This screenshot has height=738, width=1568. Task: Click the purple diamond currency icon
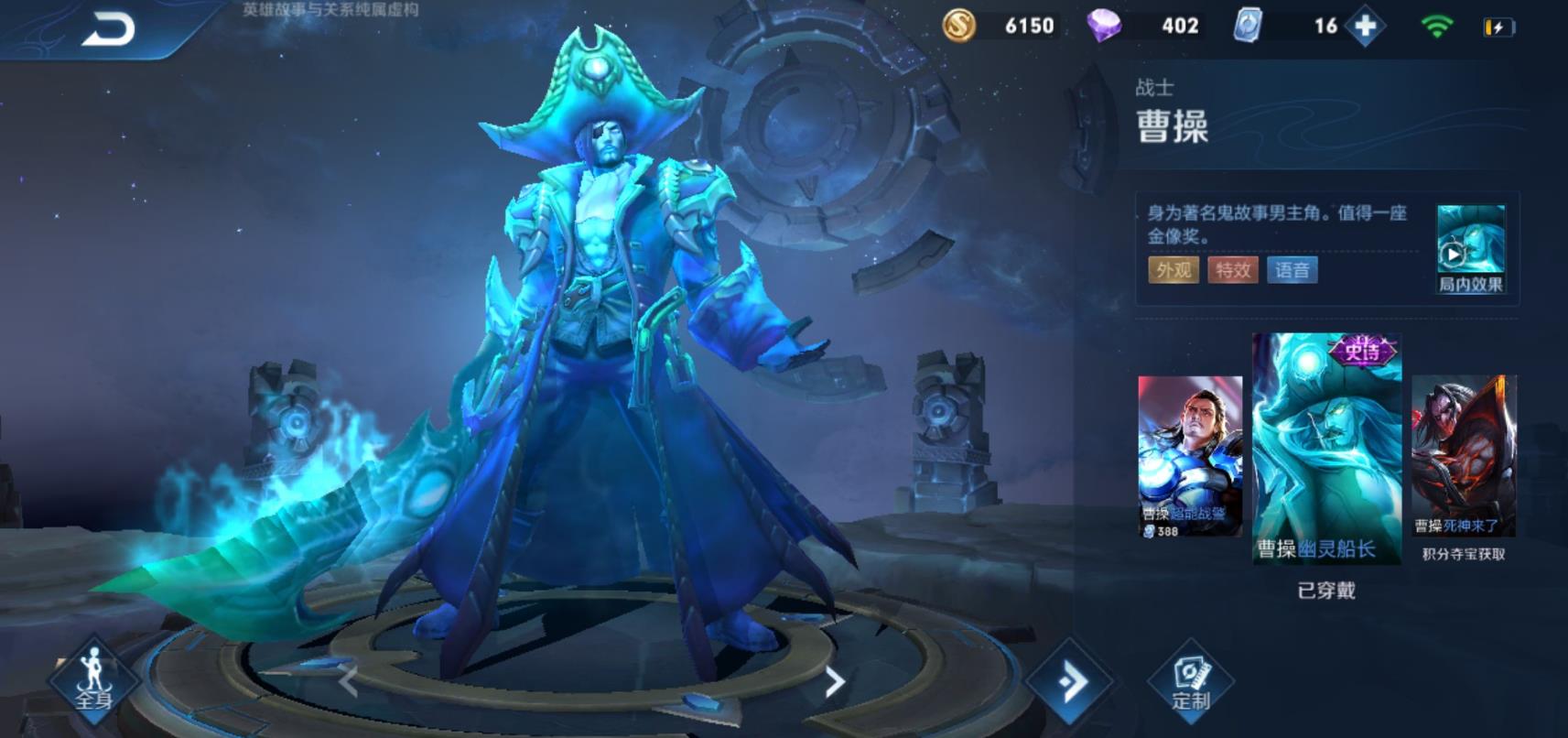(1103, 26)
